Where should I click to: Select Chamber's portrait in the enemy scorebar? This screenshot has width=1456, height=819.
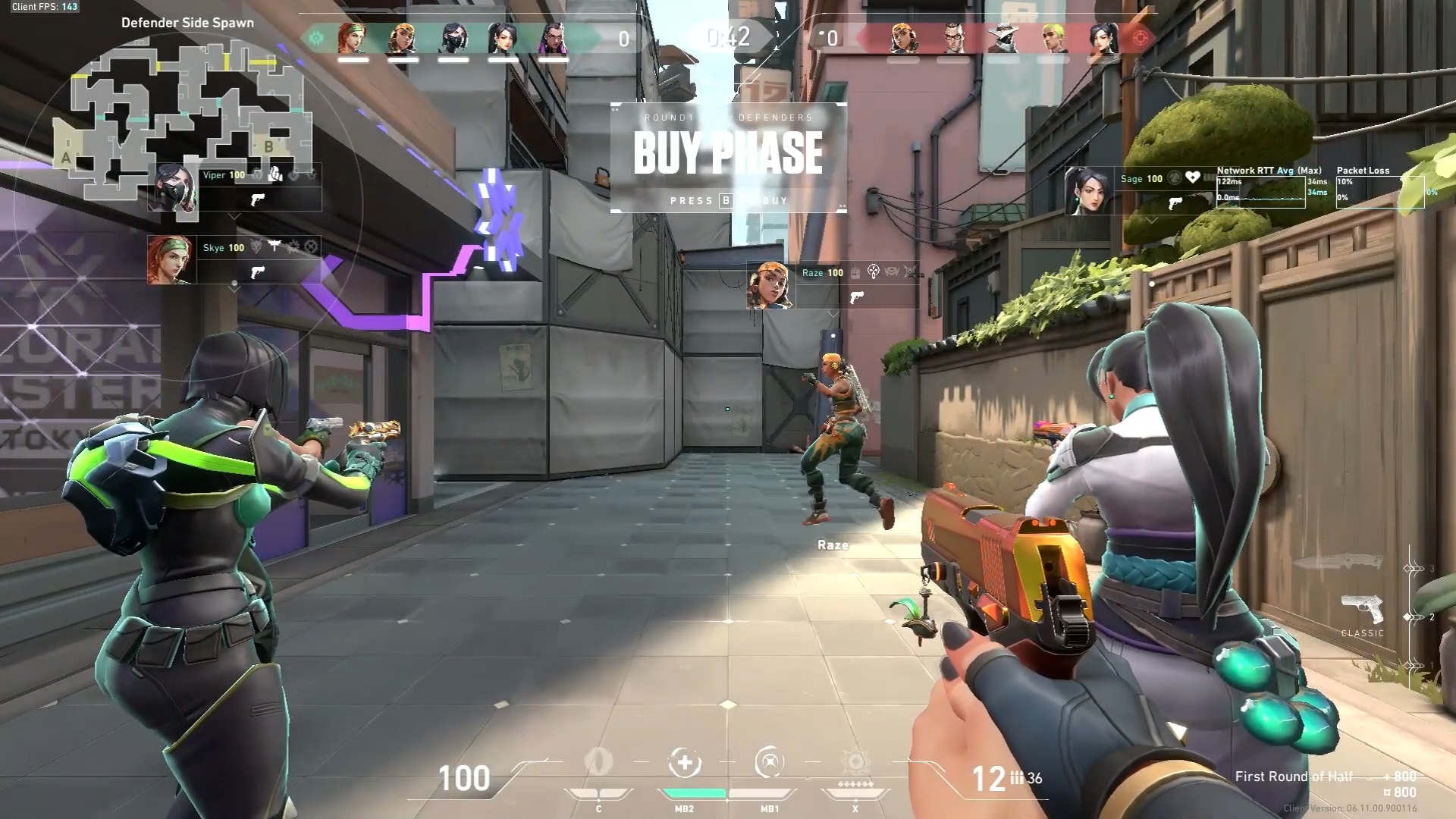tap(953, 38)
